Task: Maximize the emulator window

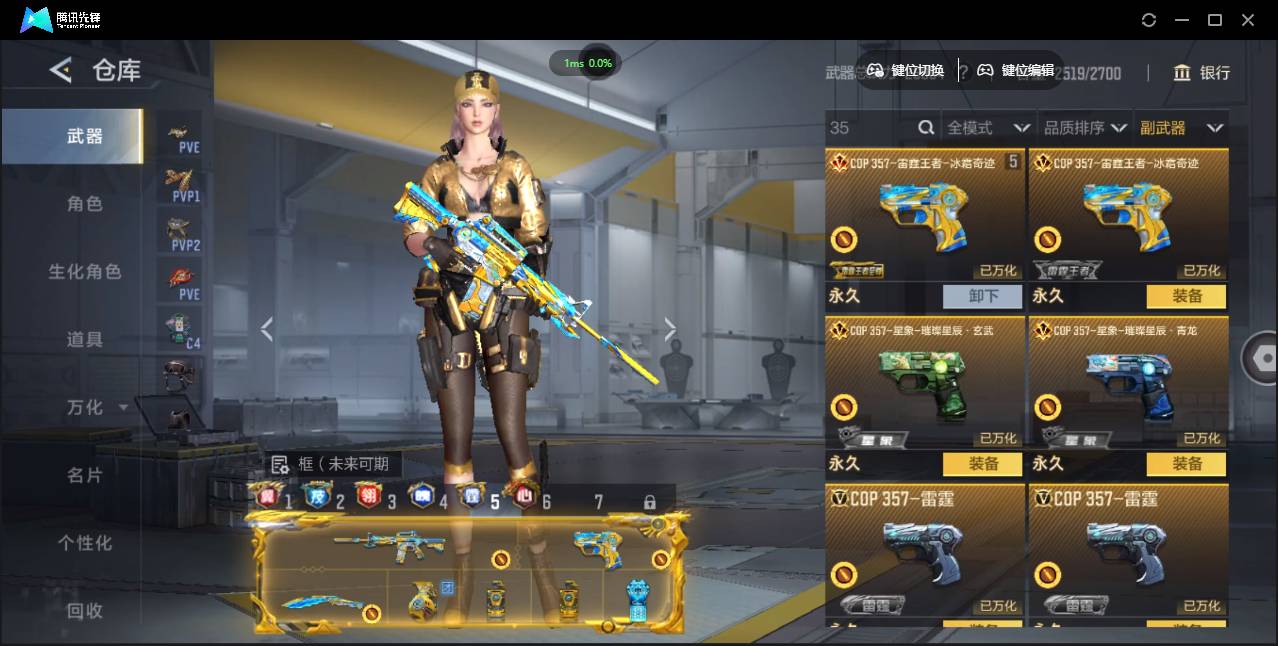Action: 1215,20
